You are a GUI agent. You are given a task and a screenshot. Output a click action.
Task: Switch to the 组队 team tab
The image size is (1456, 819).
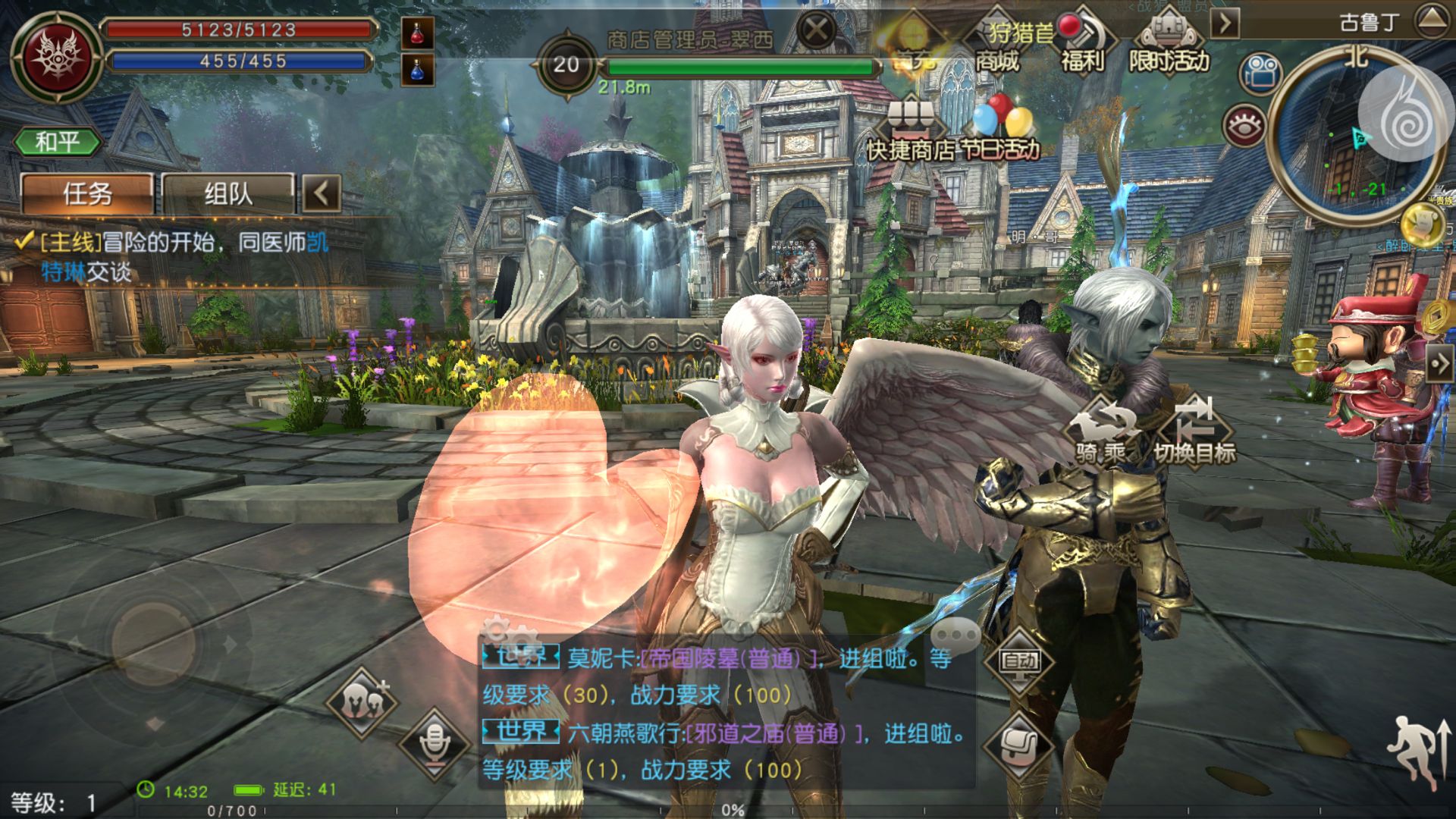(x=227, y=194)
